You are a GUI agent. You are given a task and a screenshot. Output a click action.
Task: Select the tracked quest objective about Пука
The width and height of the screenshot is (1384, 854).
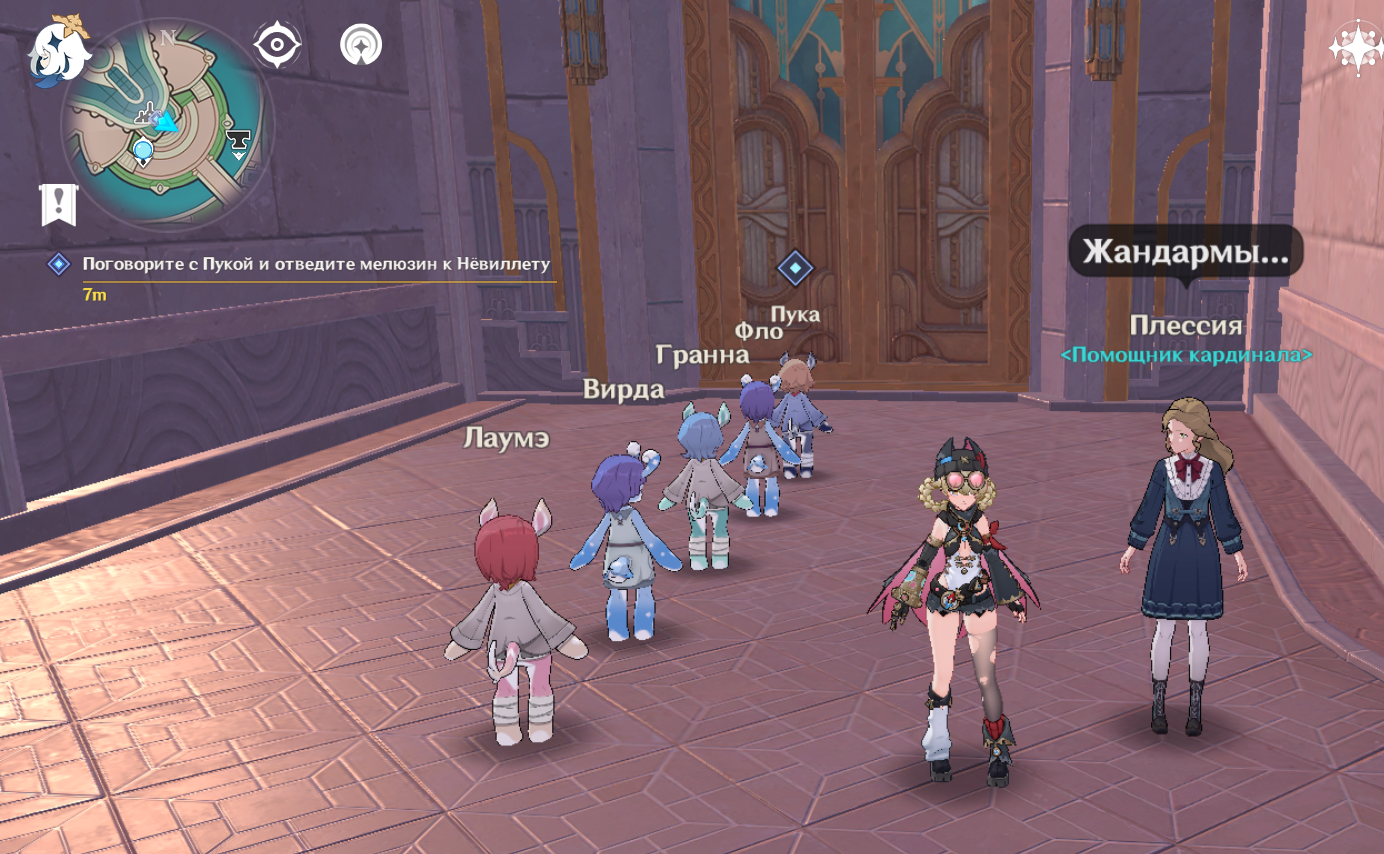(316, 264)
